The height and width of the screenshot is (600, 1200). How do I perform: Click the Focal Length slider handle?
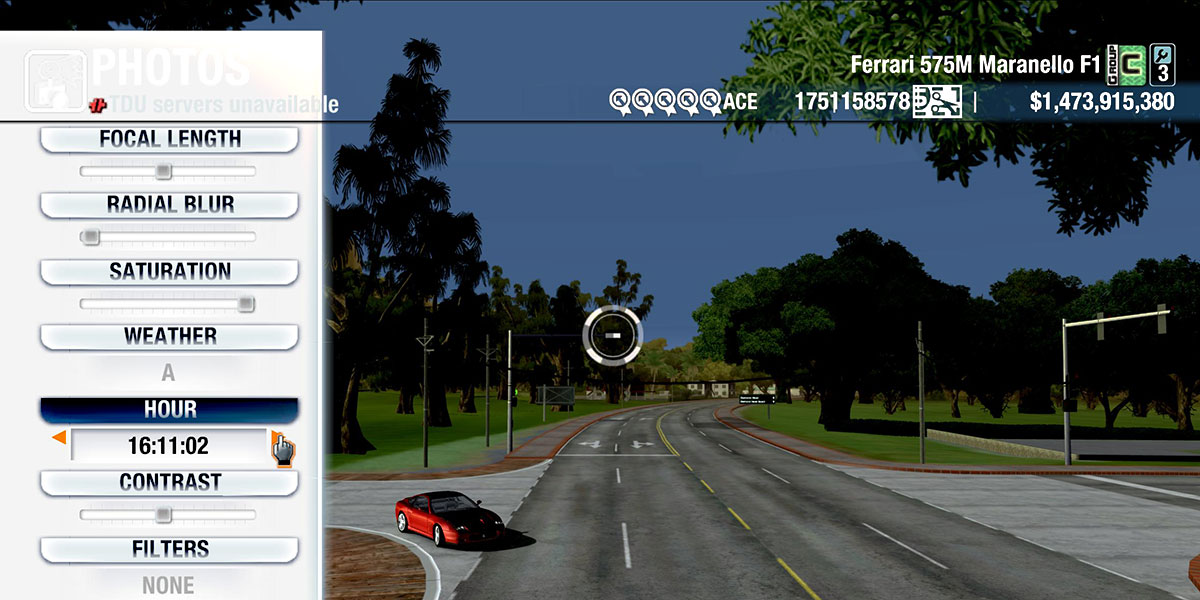click(163, 172)
